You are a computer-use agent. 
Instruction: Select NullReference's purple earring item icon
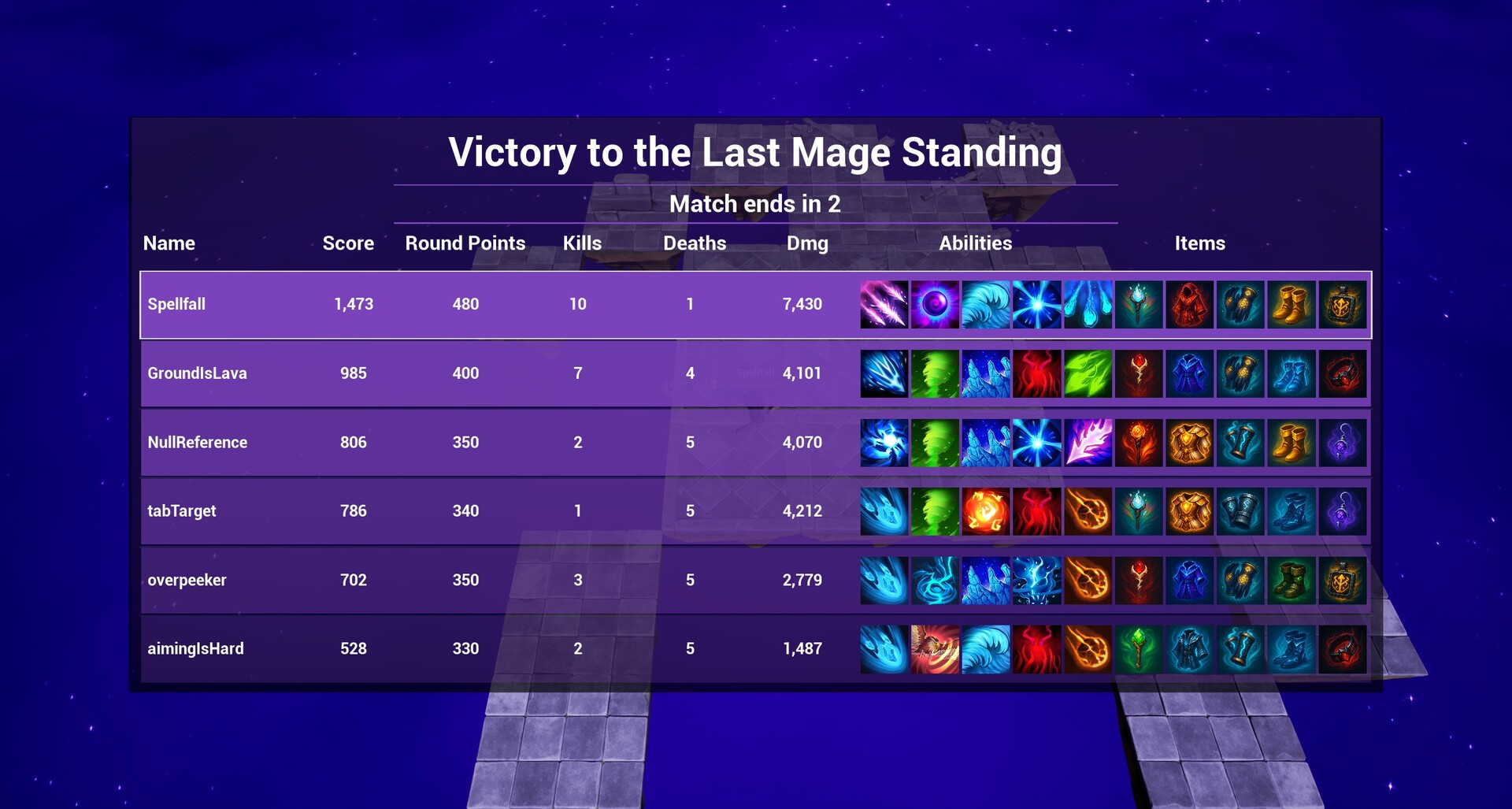click(1343, 442)
